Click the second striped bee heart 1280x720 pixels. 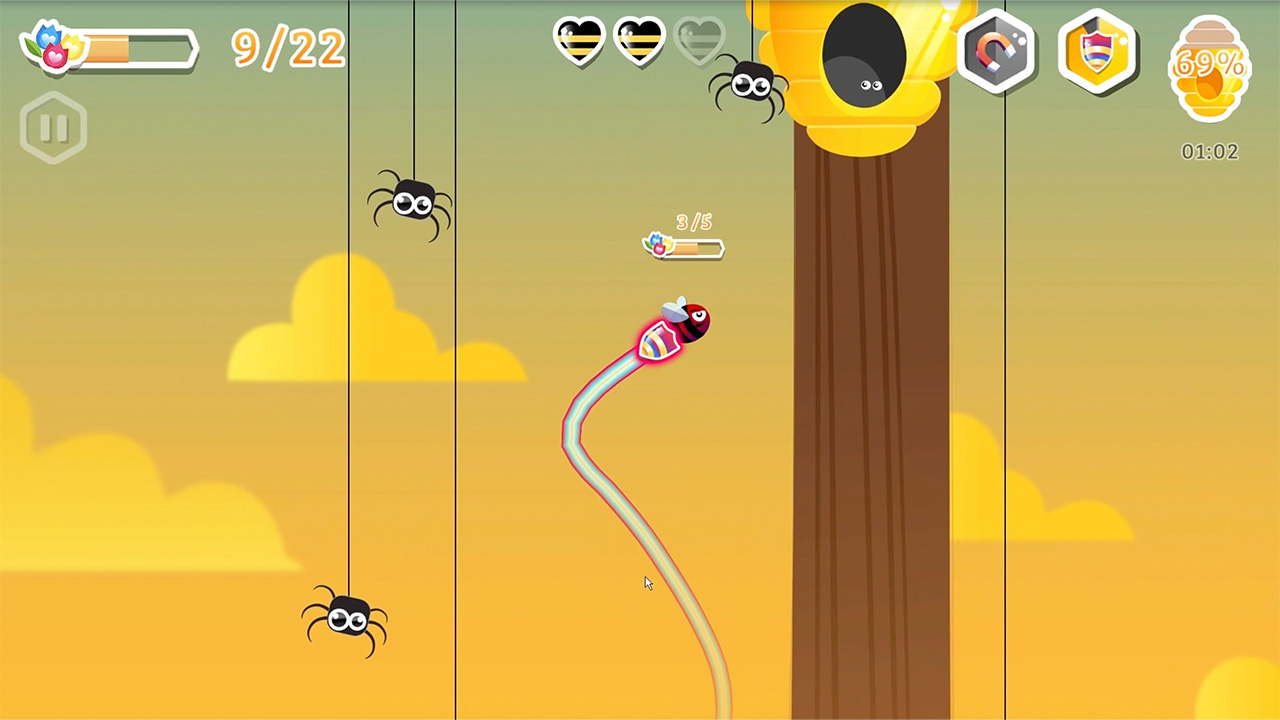coord(638,40)
